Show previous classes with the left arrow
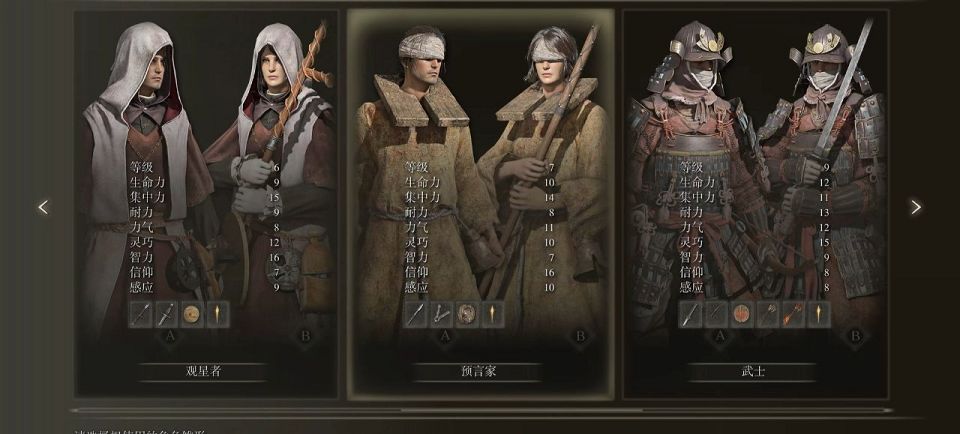This screenshot has width=960, height=434. pyautogui.click(x=43, y=207)
